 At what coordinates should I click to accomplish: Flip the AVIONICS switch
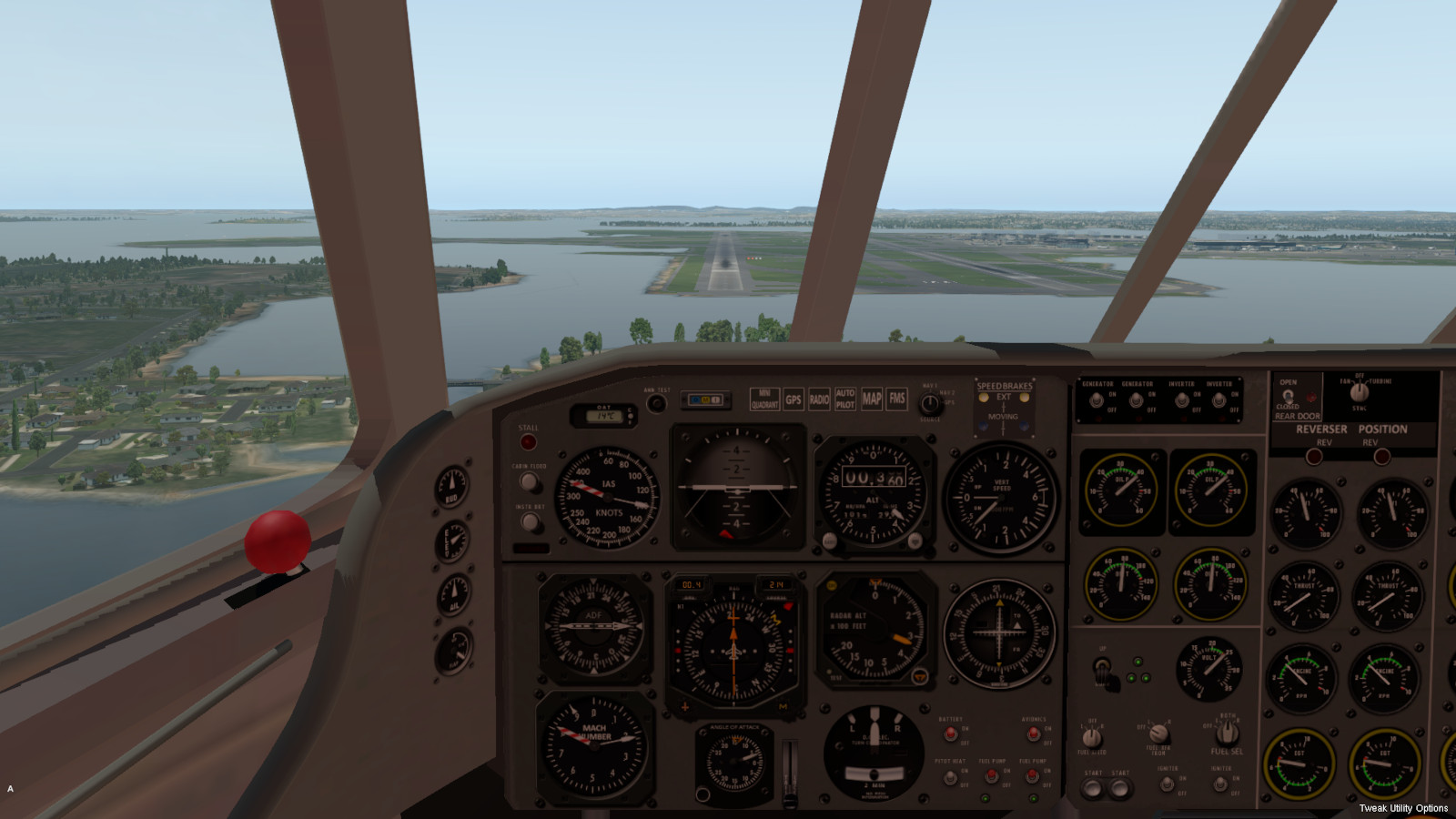pos(1034,733)
